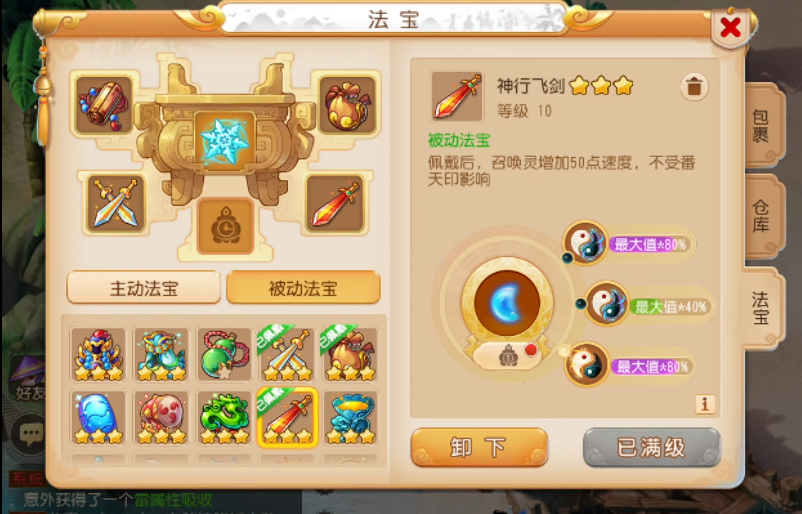Screen dimensions: 802x514
Task: Choose the equipped golden pouch slot
Action: tap(347, 102)
